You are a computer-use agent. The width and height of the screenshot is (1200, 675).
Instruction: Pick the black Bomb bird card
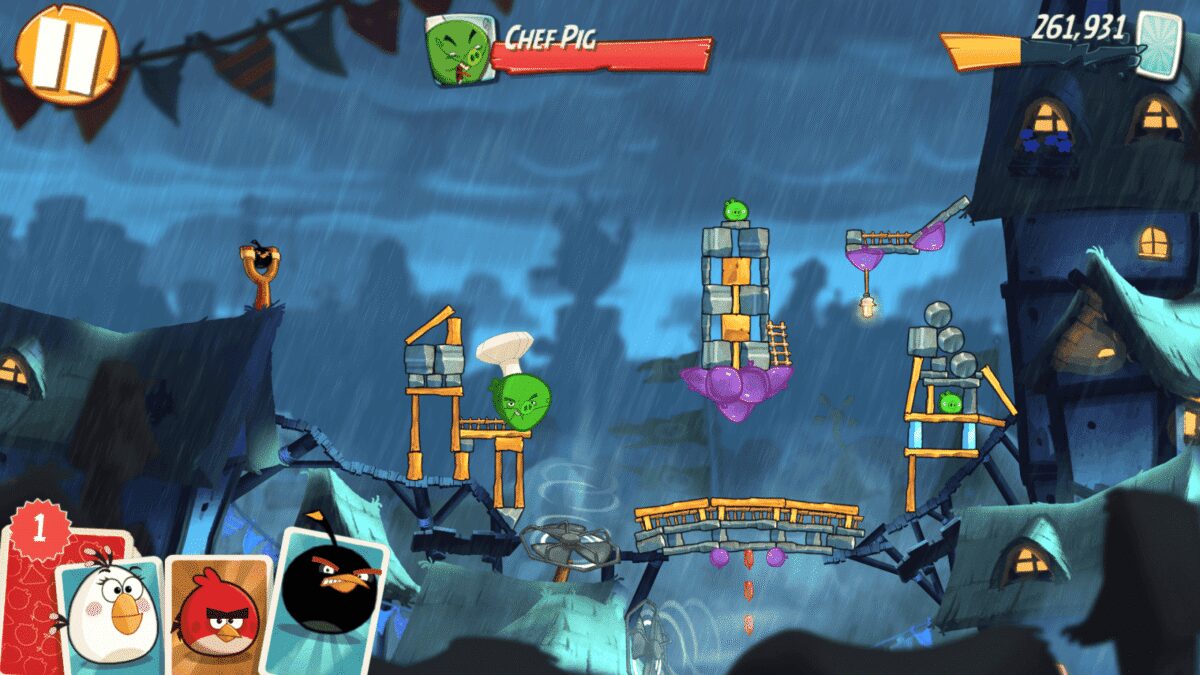pos(329,594)
